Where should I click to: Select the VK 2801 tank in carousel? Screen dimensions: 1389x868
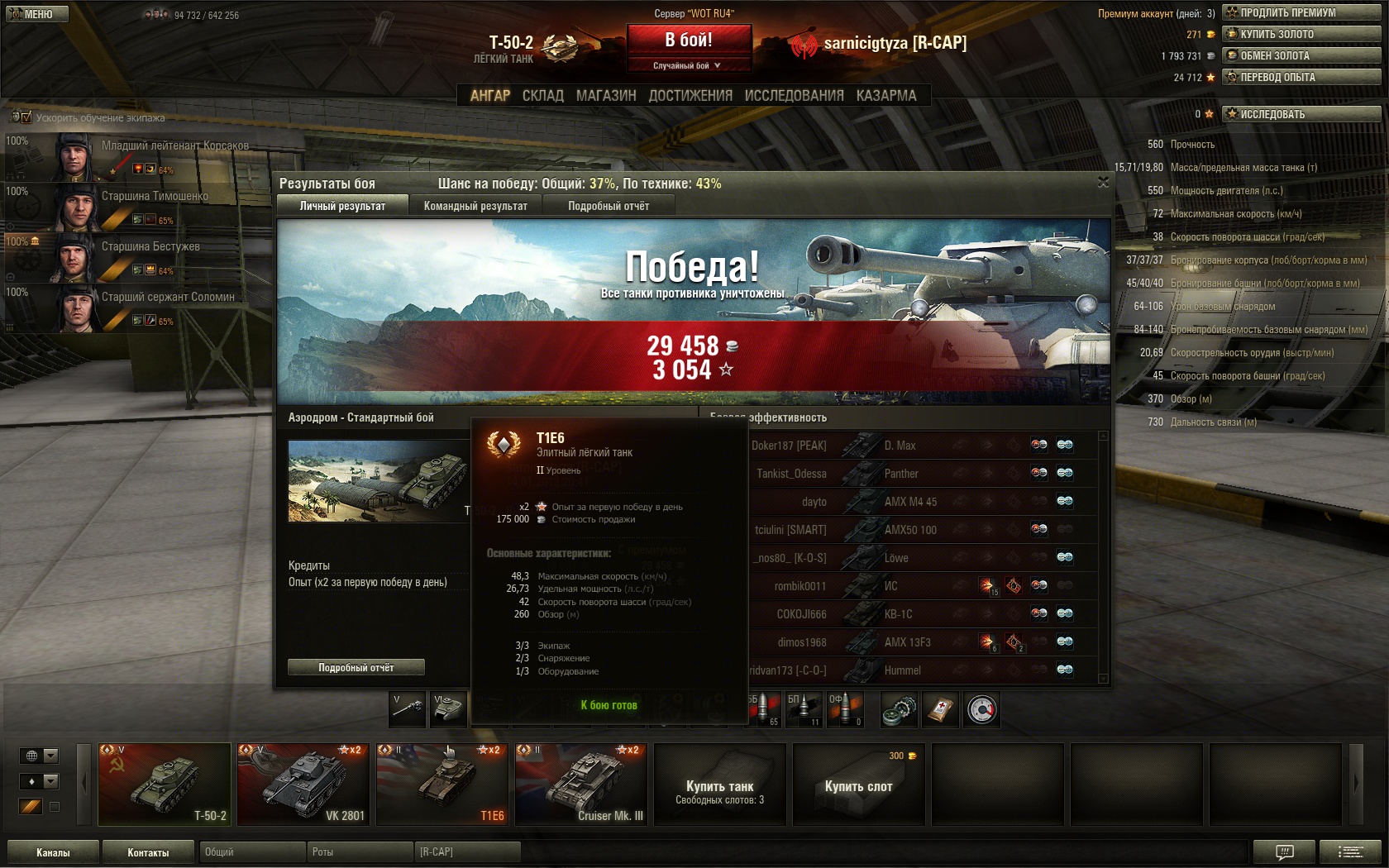pos(303,785)
